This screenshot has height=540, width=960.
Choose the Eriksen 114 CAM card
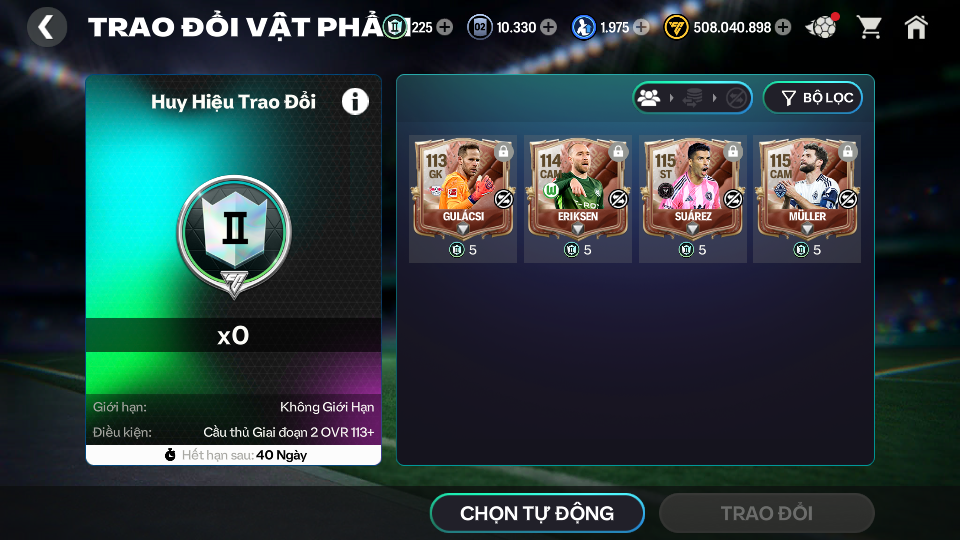(x=577, y=190)
